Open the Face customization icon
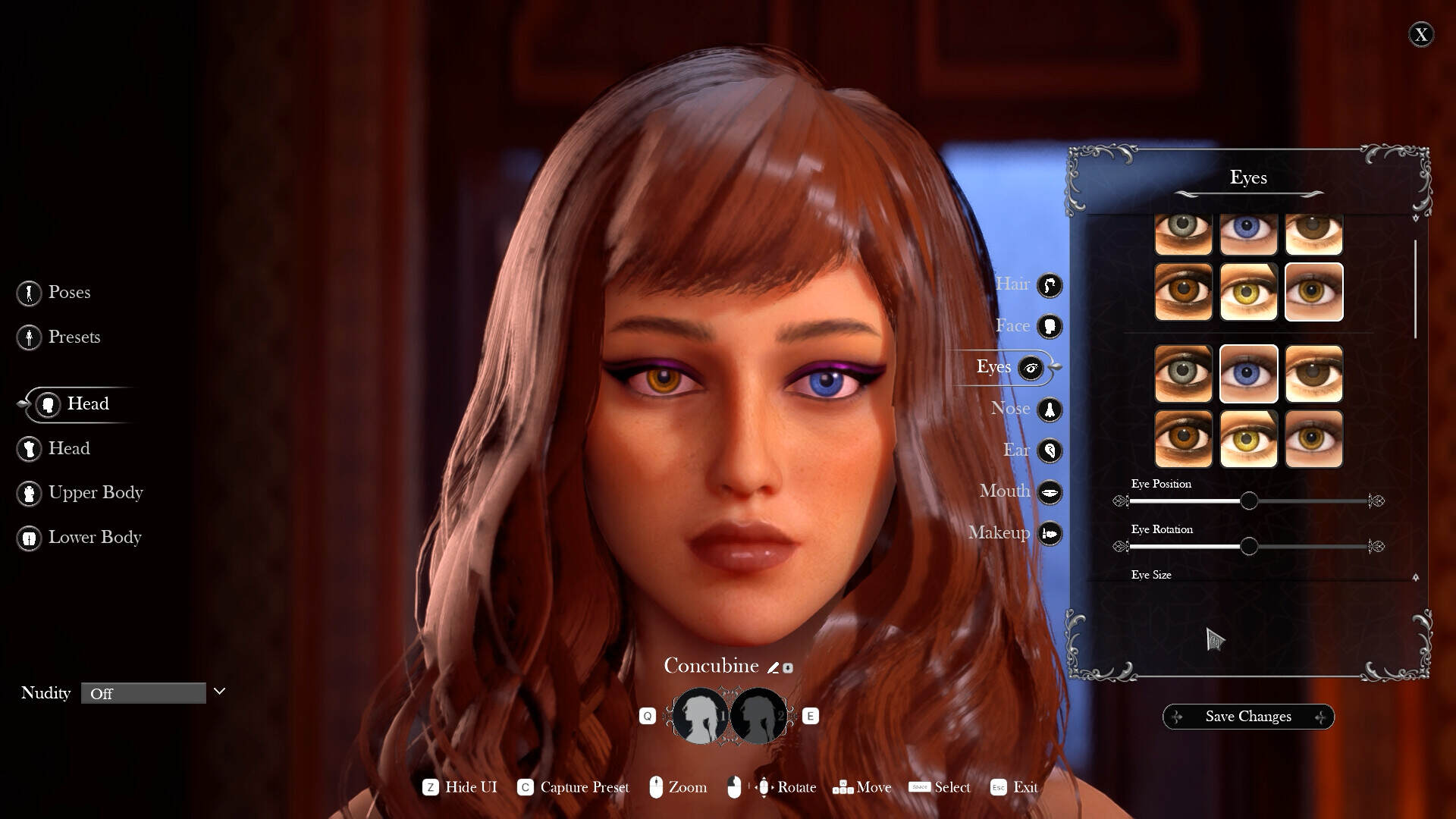 1050,326
